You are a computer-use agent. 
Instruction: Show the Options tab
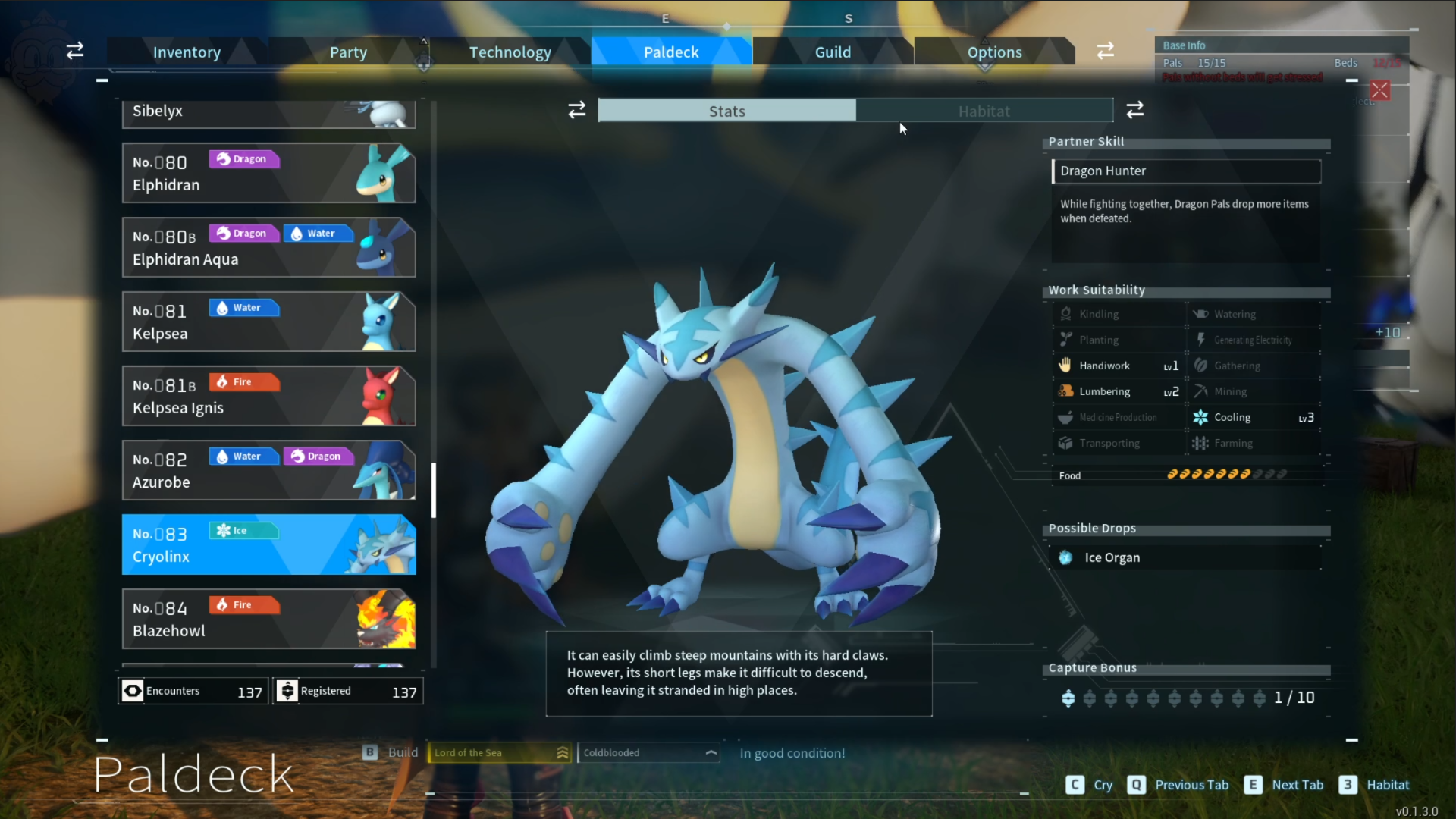coord(994,52)
